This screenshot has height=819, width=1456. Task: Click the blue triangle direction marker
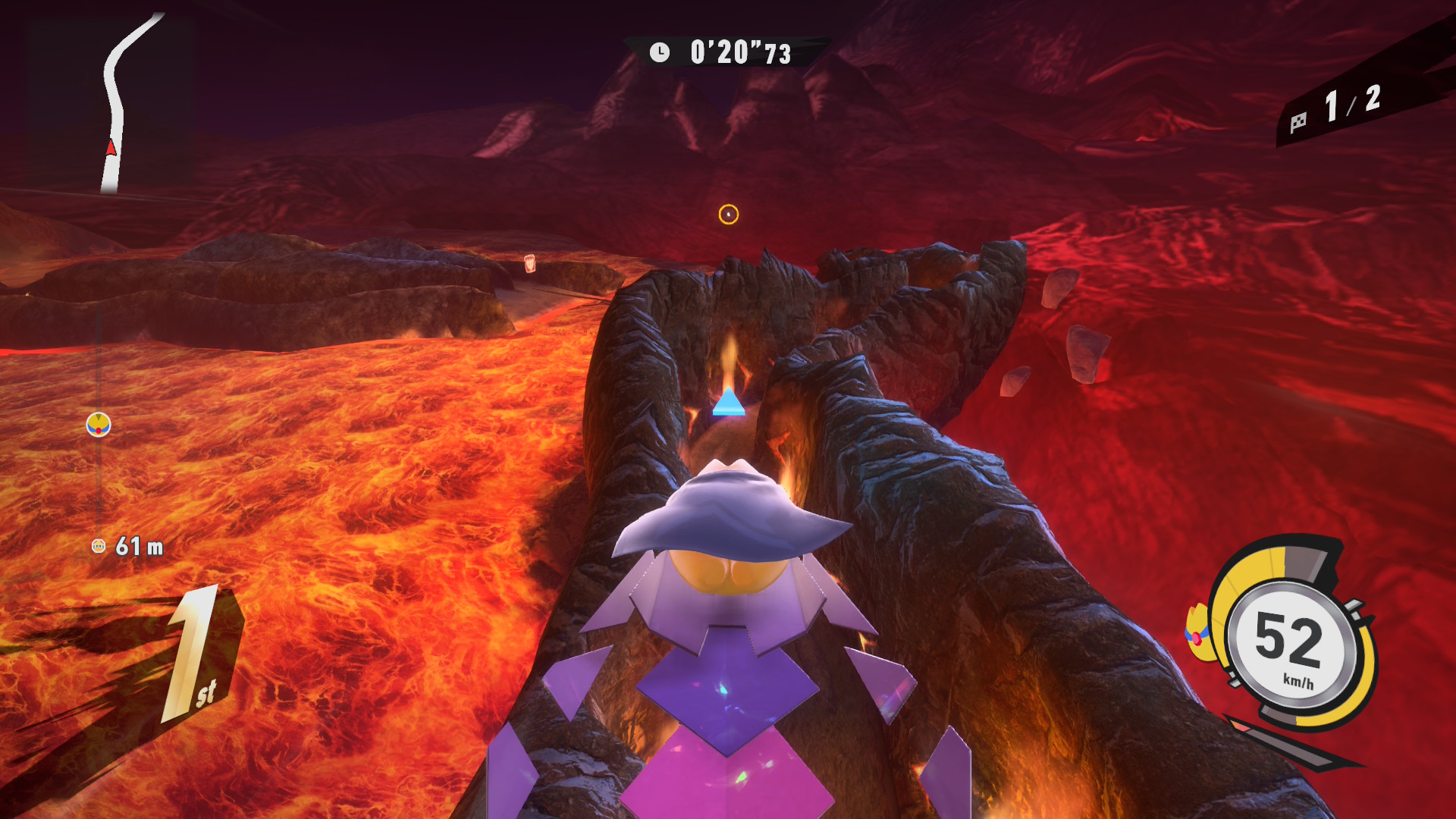[x=729, y=402]
